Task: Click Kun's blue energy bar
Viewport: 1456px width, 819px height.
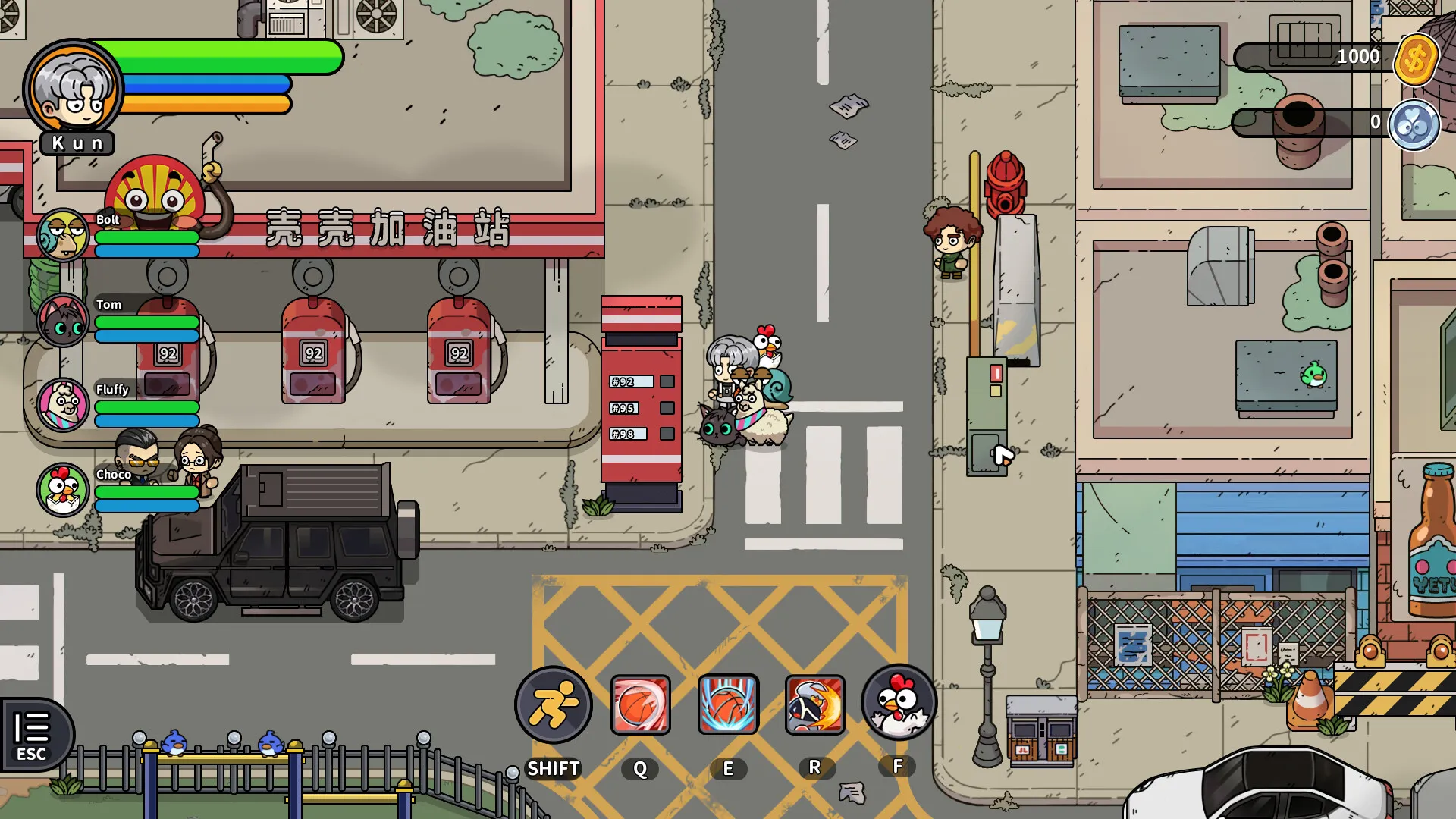Action: click(x=209, y=84)
